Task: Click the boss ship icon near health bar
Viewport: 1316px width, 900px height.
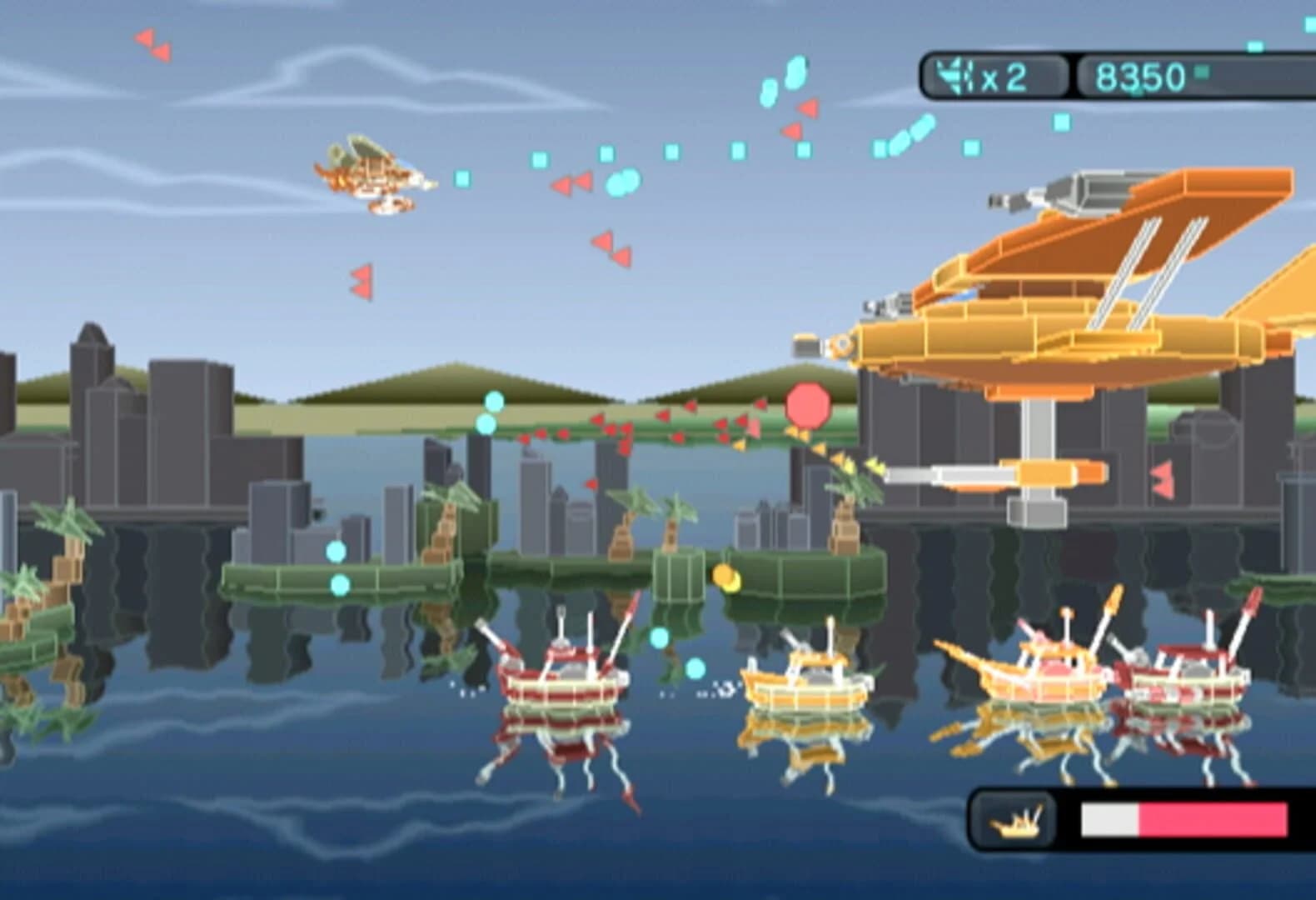Action: point(1015,819)
